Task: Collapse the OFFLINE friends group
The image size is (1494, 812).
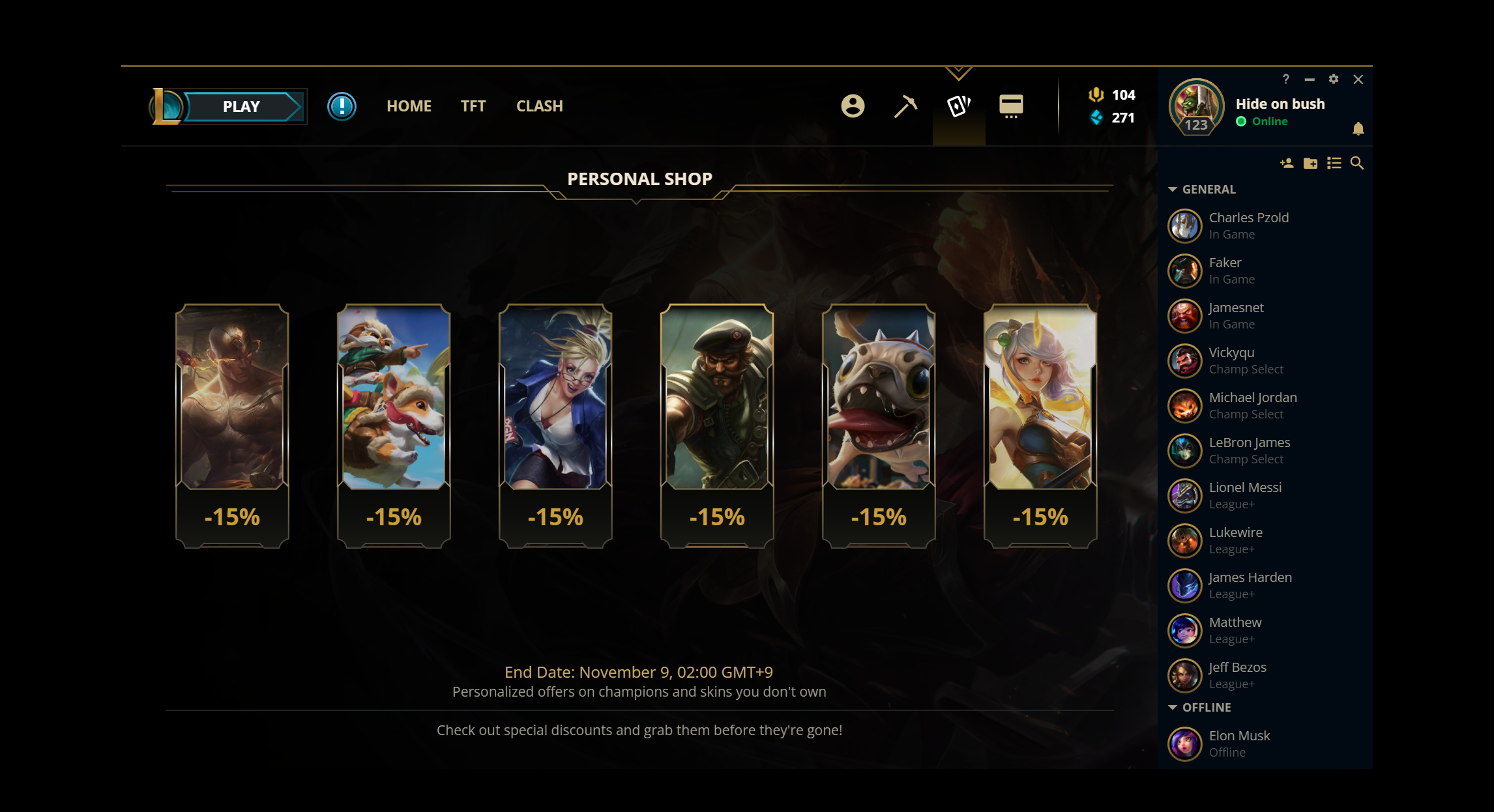Action: [1173, 708]
